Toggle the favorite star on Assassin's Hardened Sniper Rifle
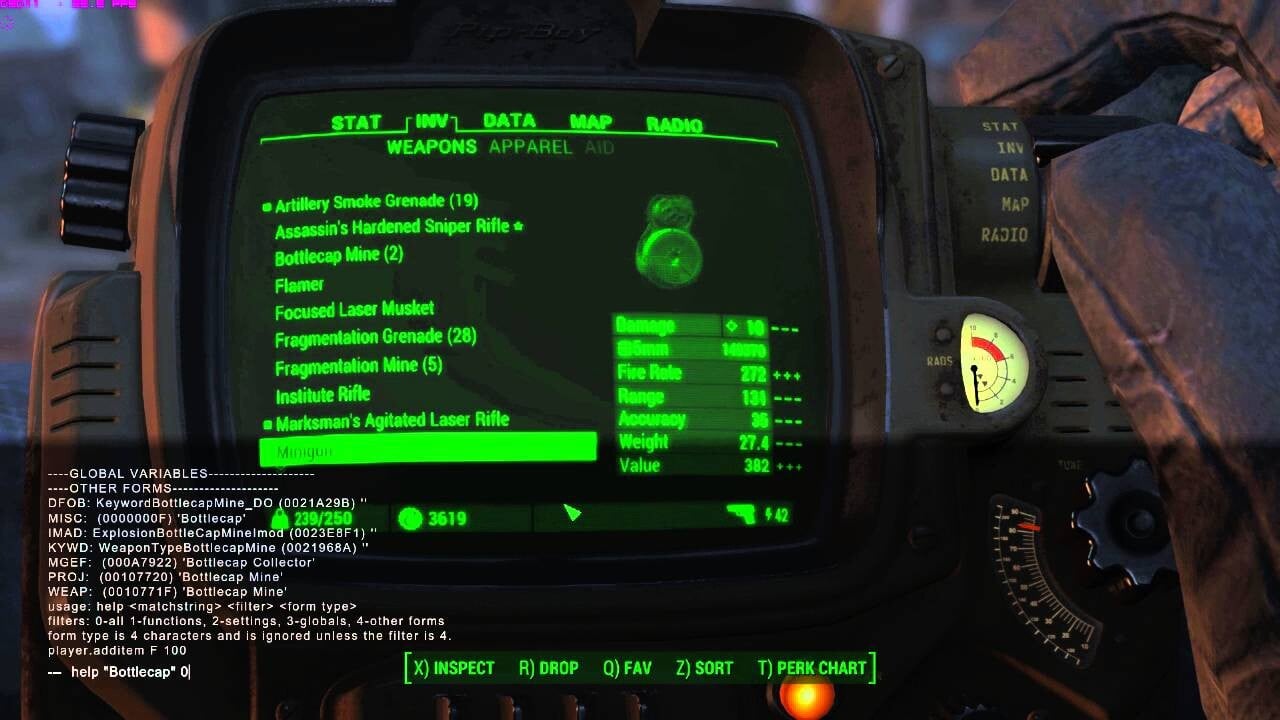The width and height of the screenshot is (1280, 720). [x=520, y=228]
